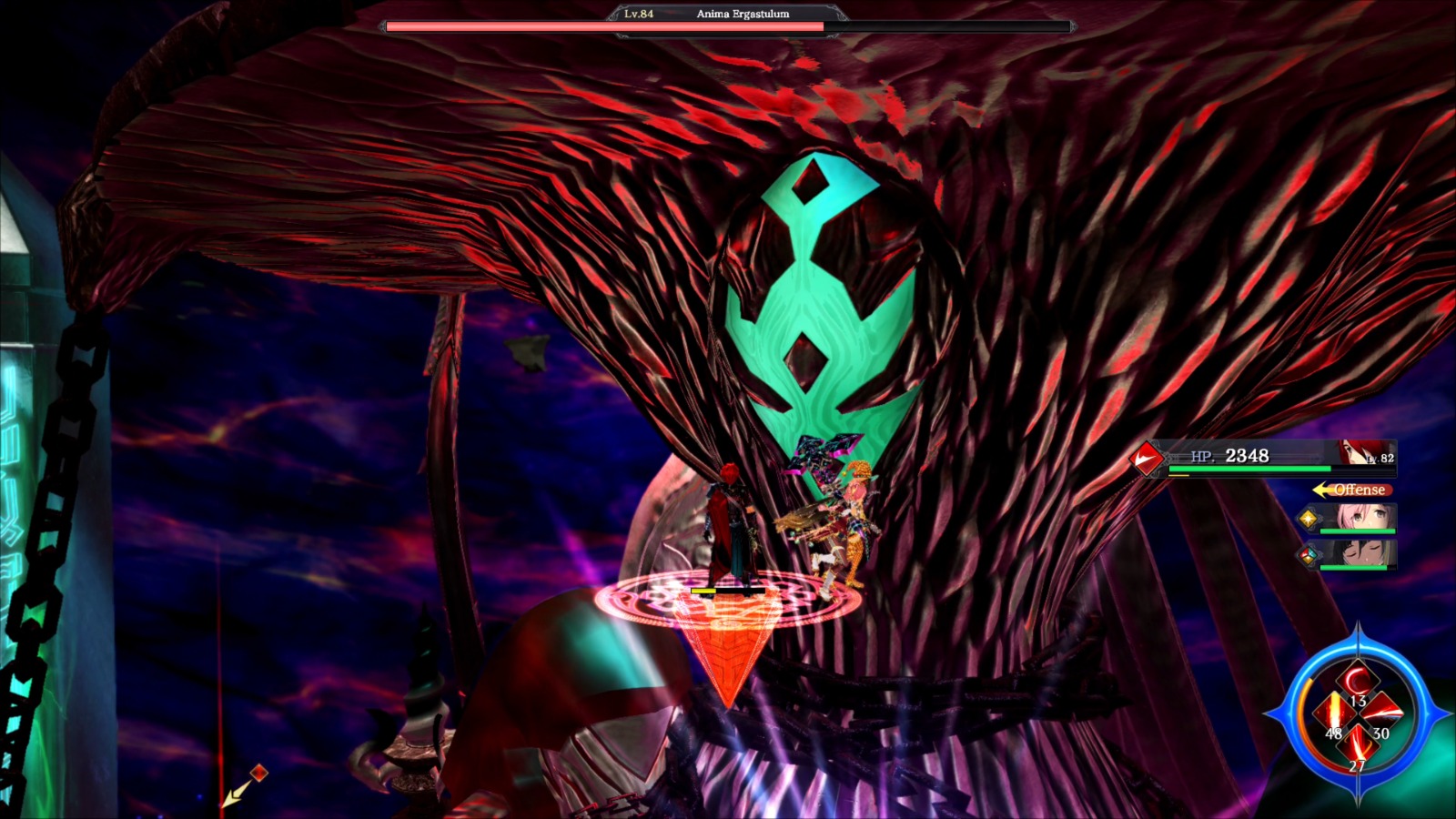This screenshot has height=819, width=1456.
Task: Click the red arrow emblem beside the HP bar
Action: [x=1146, y=458]
